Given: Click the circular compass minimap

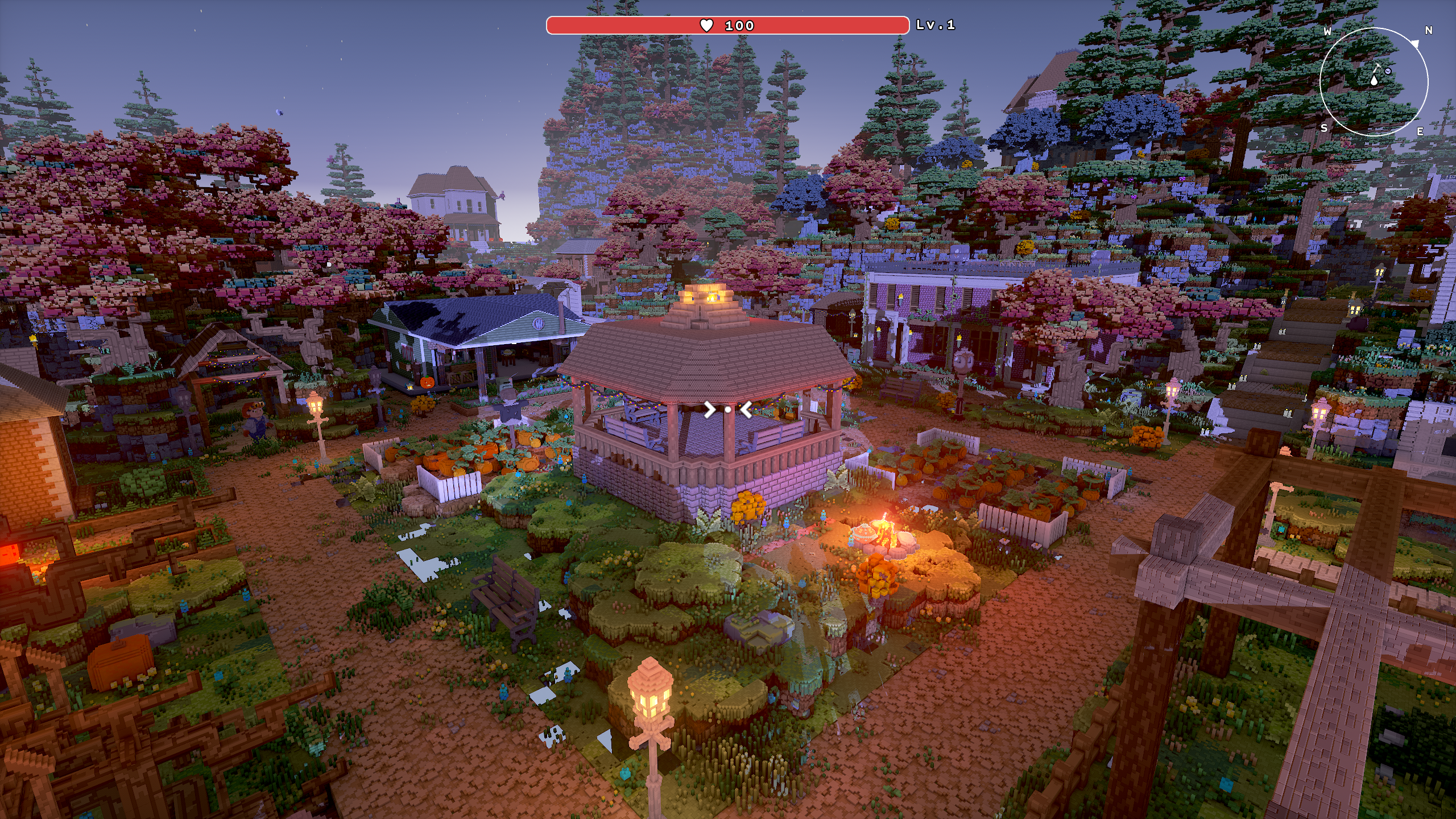Looking at the screenshot, I should click(x=1374, y=81).
